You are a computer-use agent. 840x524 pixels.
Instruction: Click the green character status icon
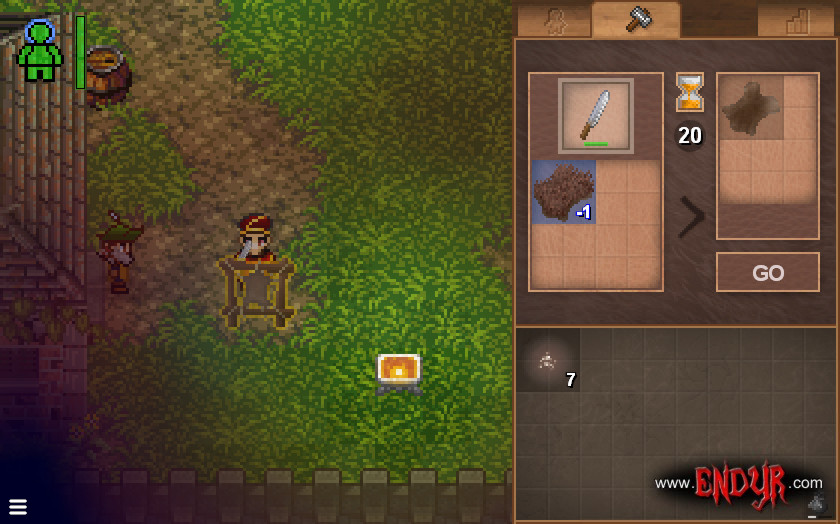coord(40,50)
